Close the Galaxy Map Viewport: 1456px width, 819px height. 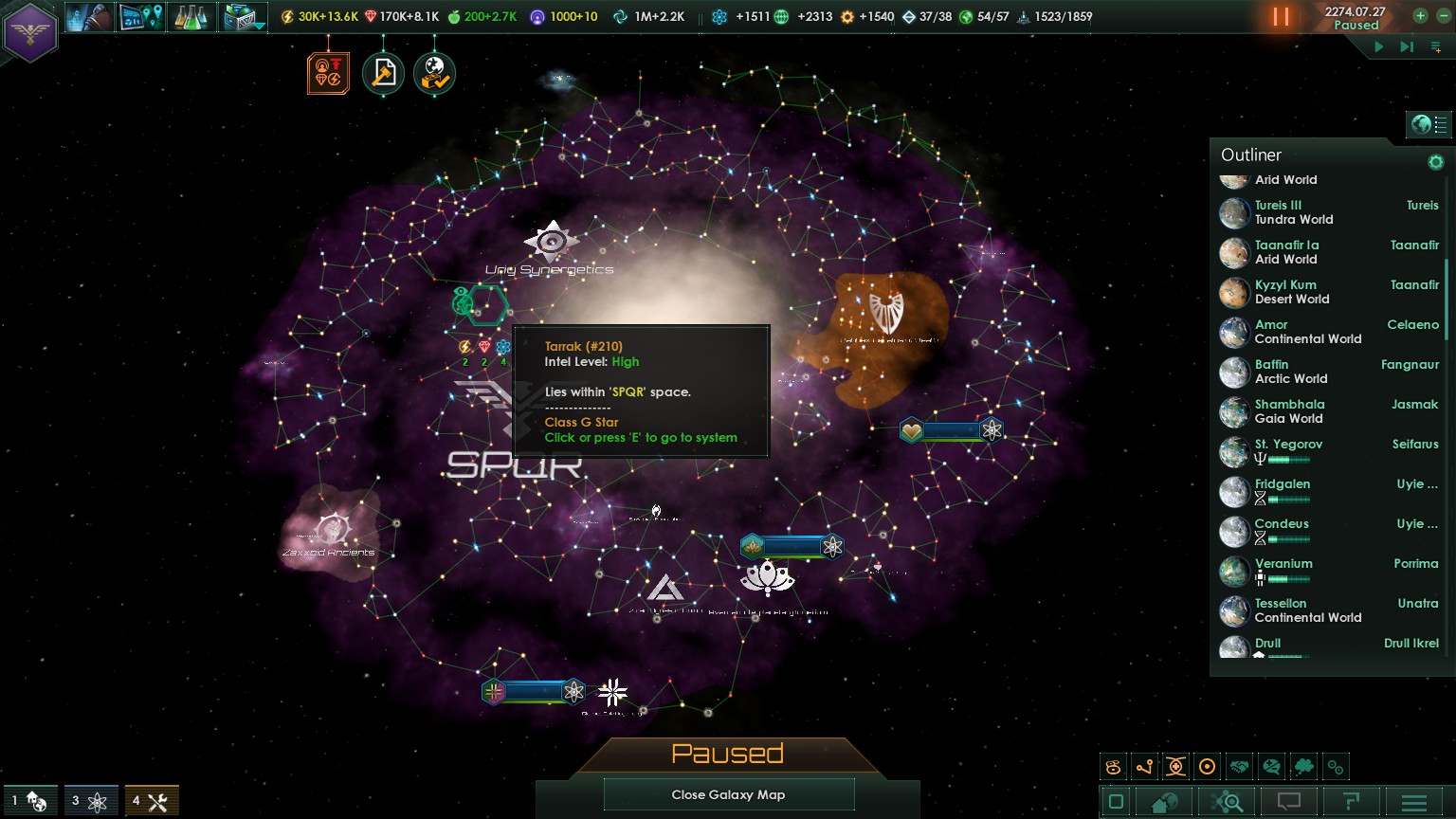[728, 794]
